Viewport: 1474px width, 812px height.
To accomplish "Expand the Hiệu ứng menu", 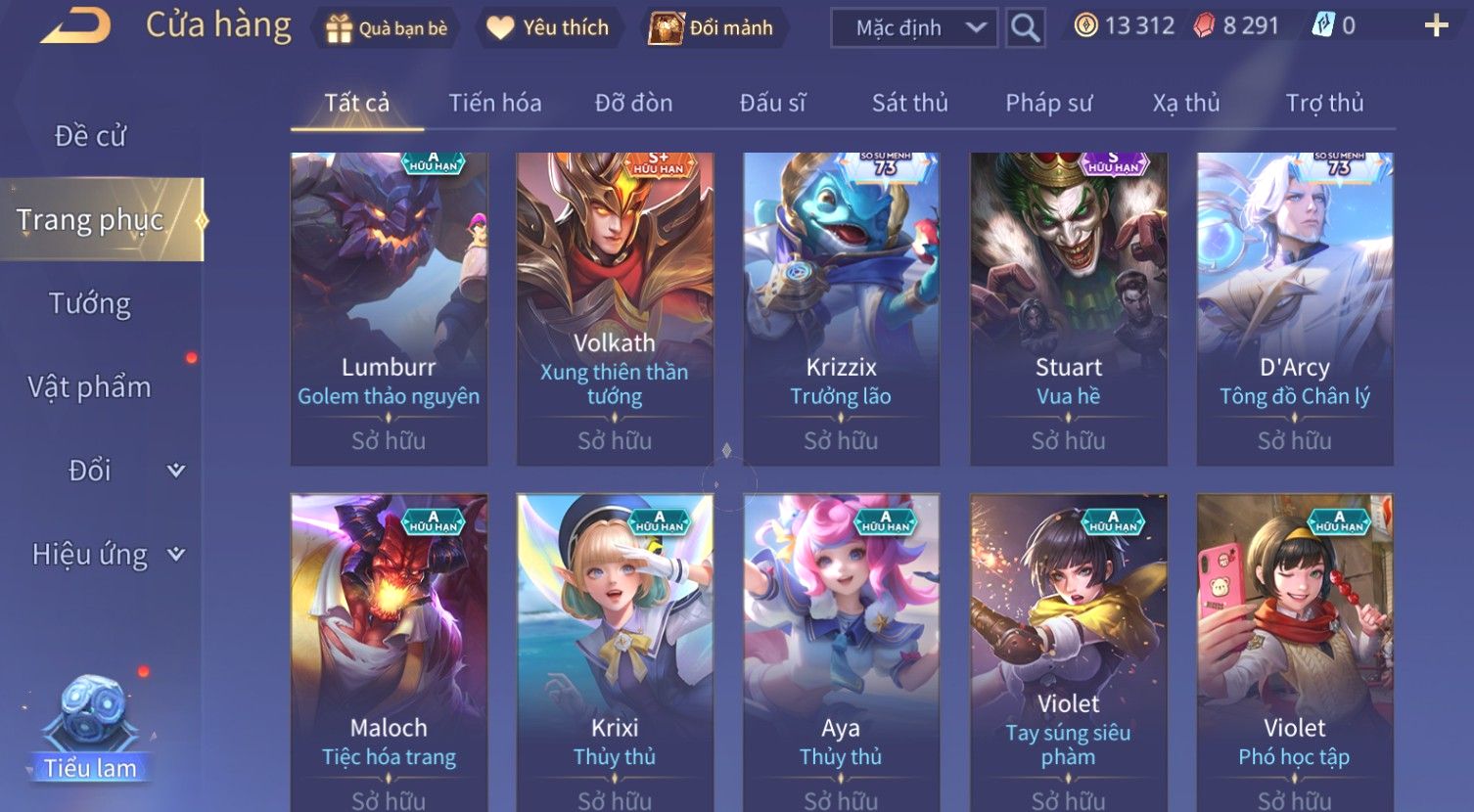I will (108, 555).
